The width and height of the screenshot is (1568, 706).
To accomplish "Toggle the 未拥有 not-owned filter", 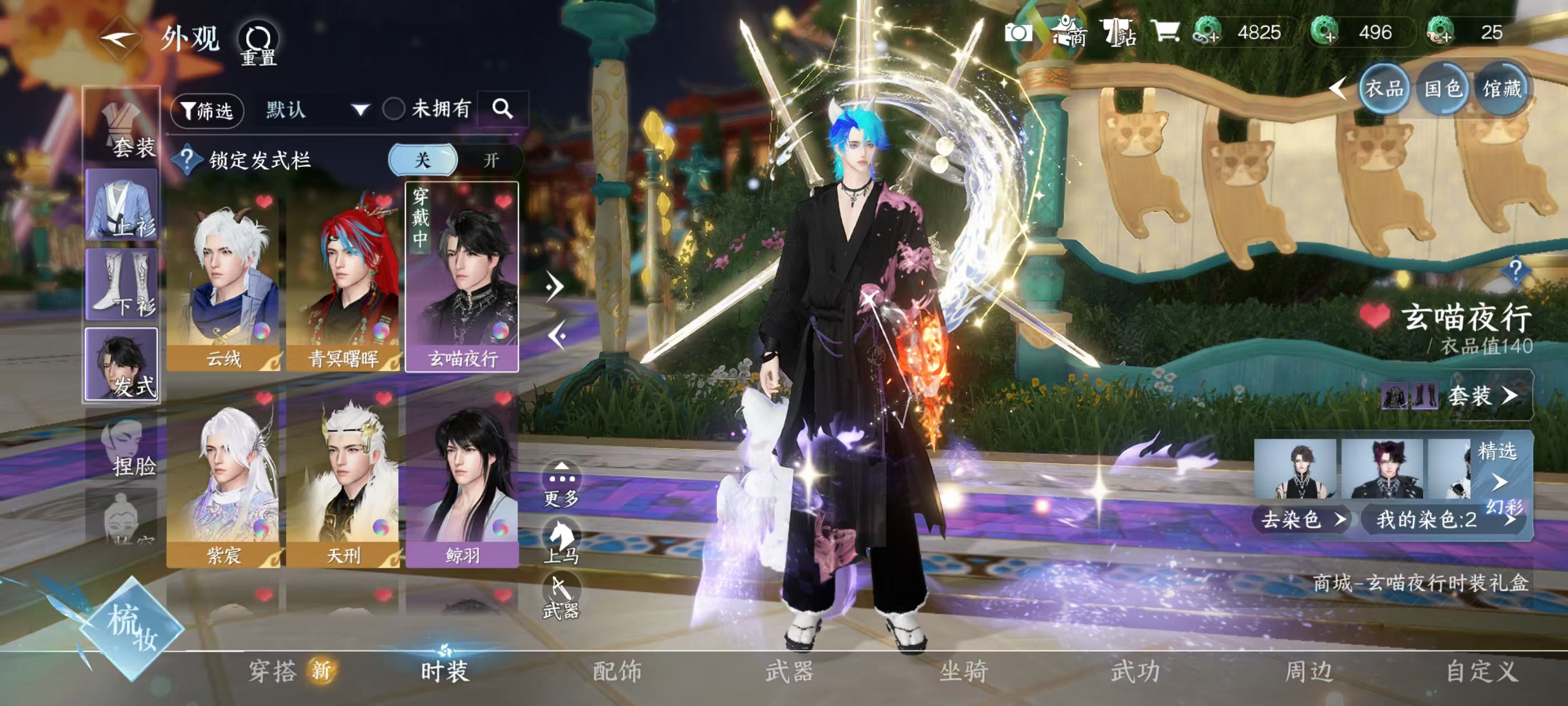I will point(394,110).
